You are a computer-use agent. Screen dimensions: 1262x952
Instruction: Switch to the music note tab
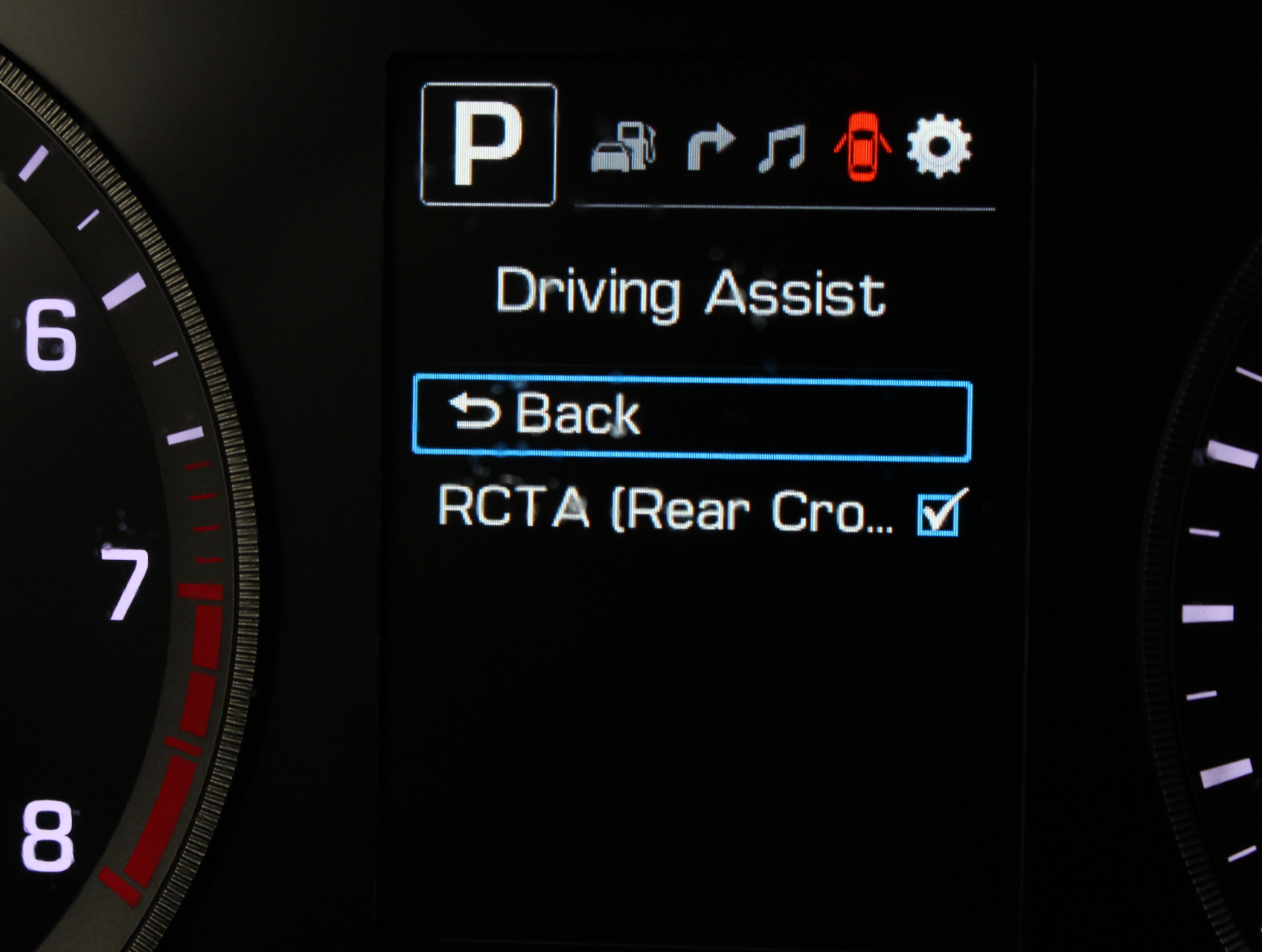(781, 148)
